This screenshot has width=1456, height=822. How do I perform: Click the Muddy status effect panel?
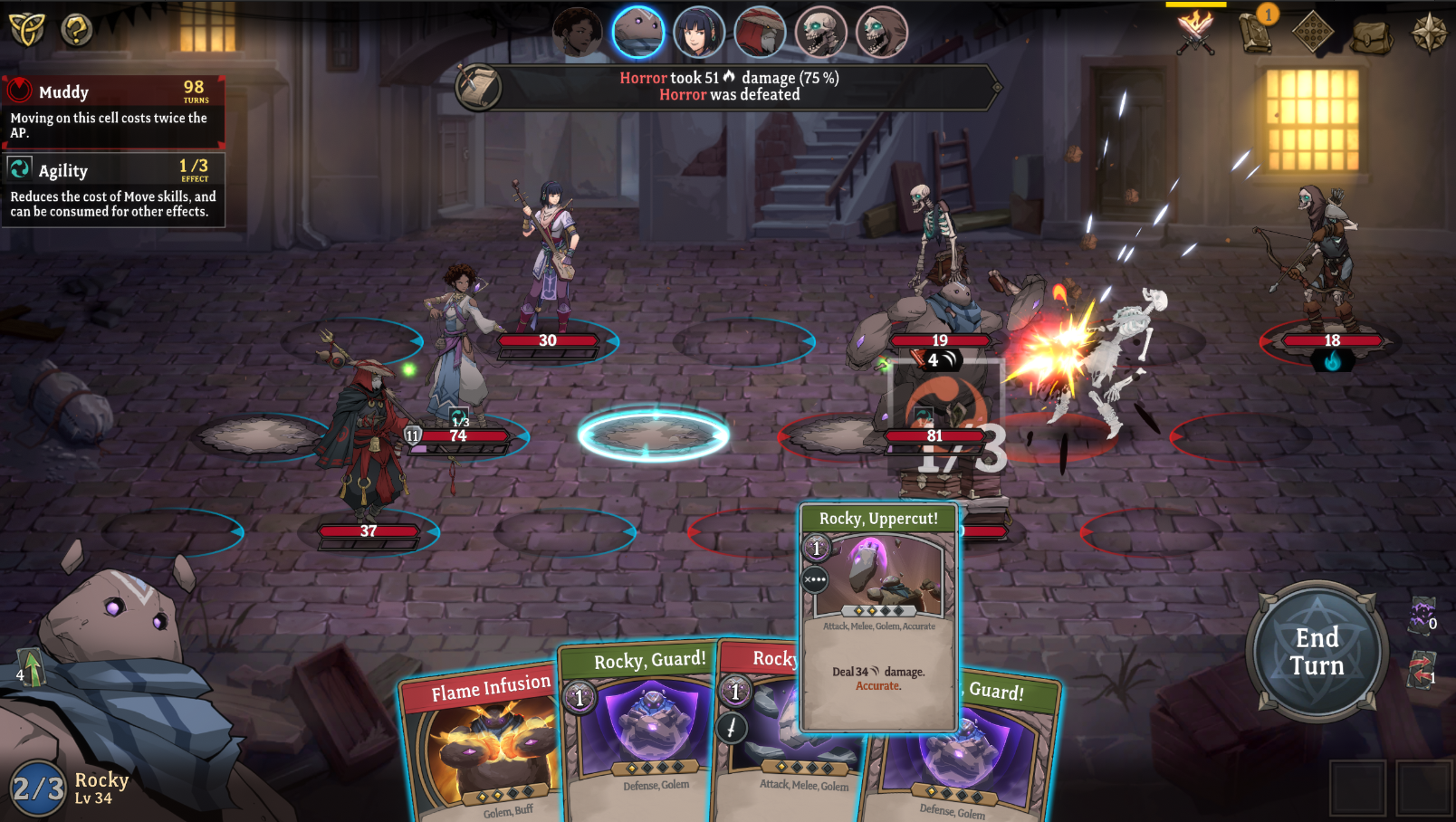[x=113, y=109]
